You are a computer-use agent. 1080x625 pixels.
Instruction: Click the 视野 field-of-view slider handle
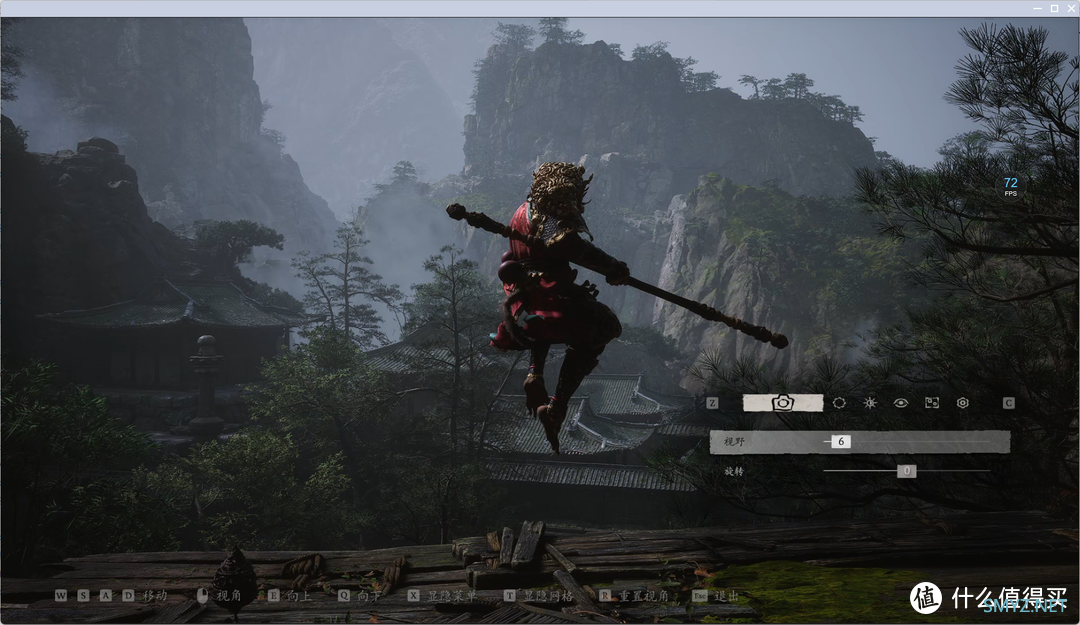pos(840,441)
